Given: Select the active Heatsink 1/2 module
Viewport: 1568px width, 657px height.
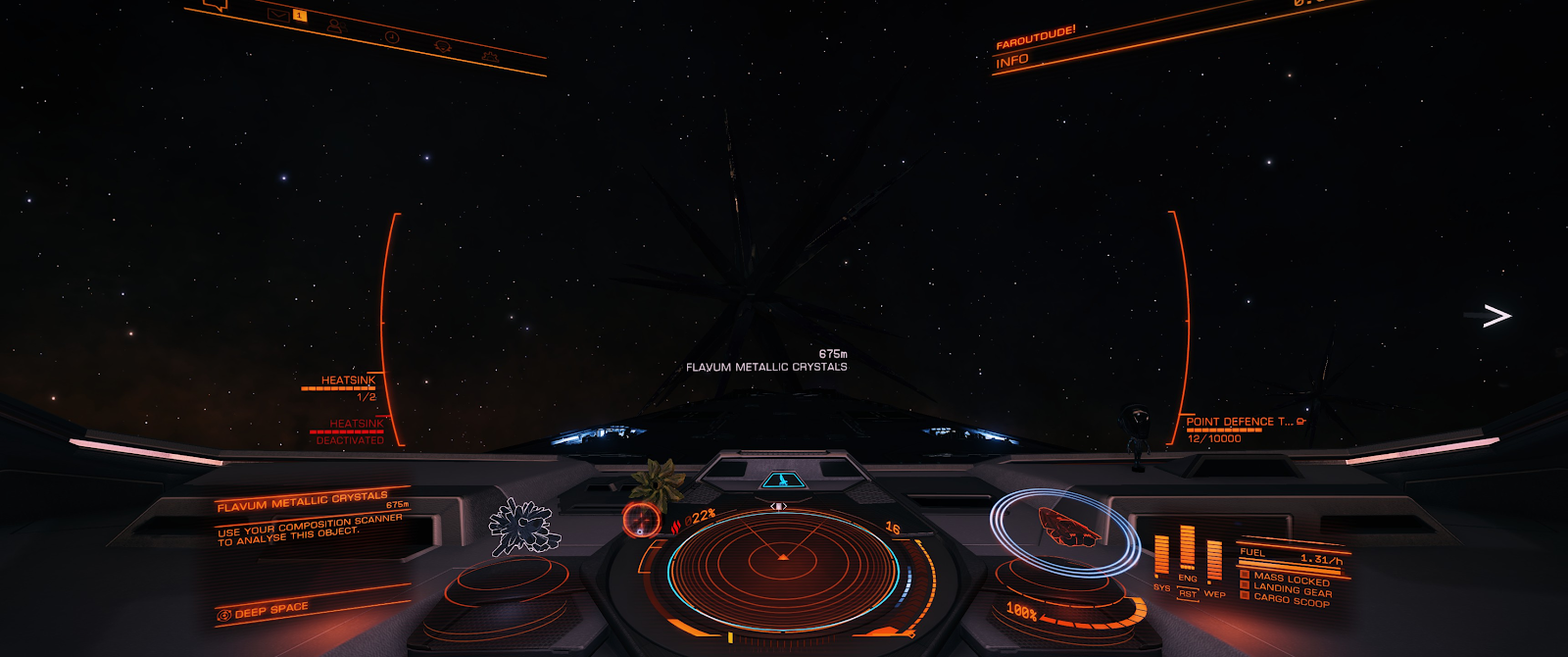Looking at the screenshot, I should 343,385.
